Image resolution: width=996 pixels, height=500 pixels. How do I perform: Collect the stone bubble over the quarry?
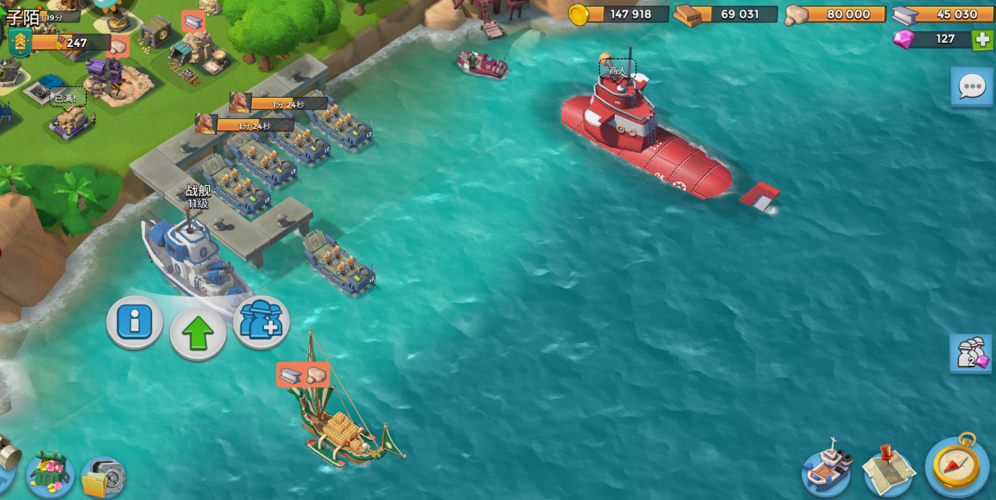tap(119, 45)
